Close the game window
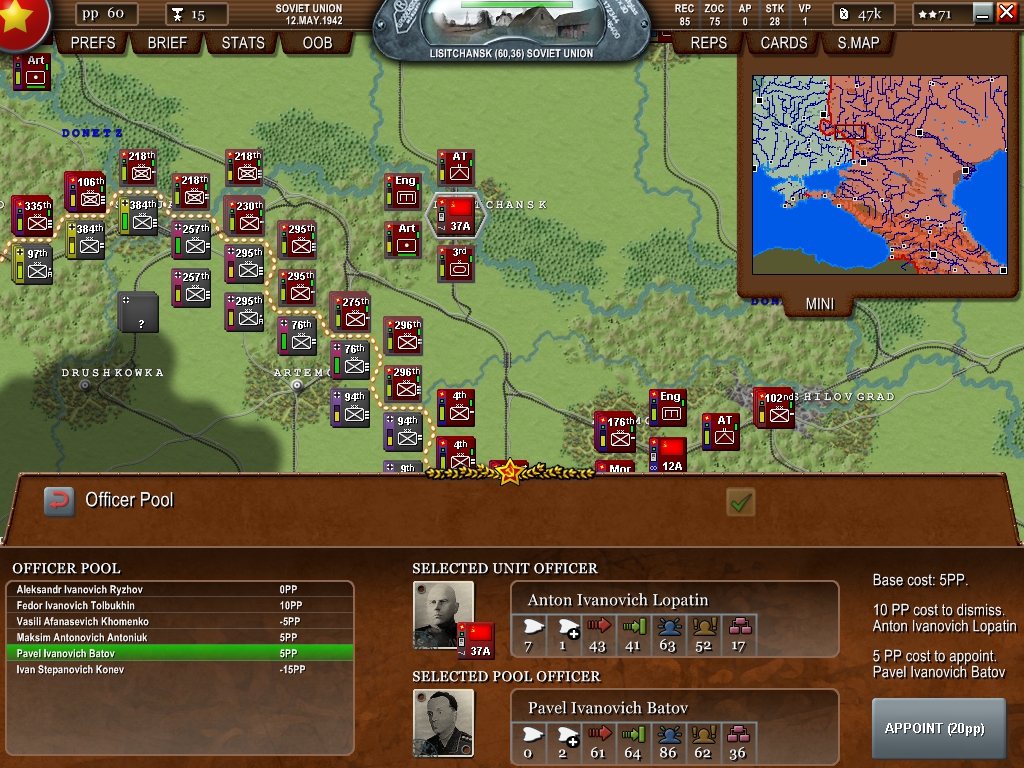 point(1006,12)
